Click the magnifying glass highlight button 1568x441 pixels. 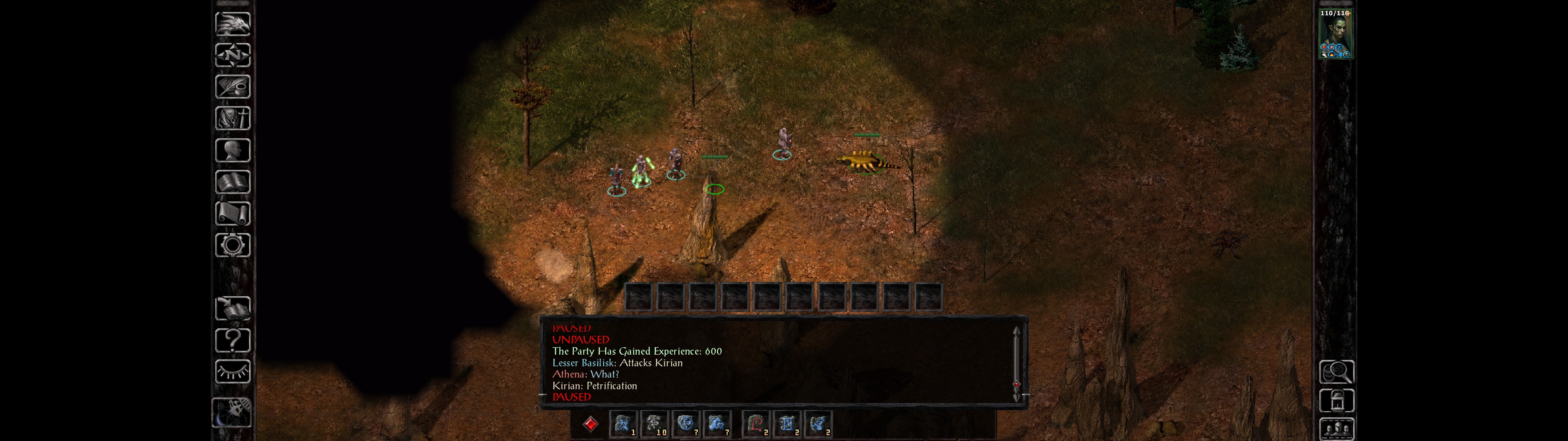coord(1336,371)
